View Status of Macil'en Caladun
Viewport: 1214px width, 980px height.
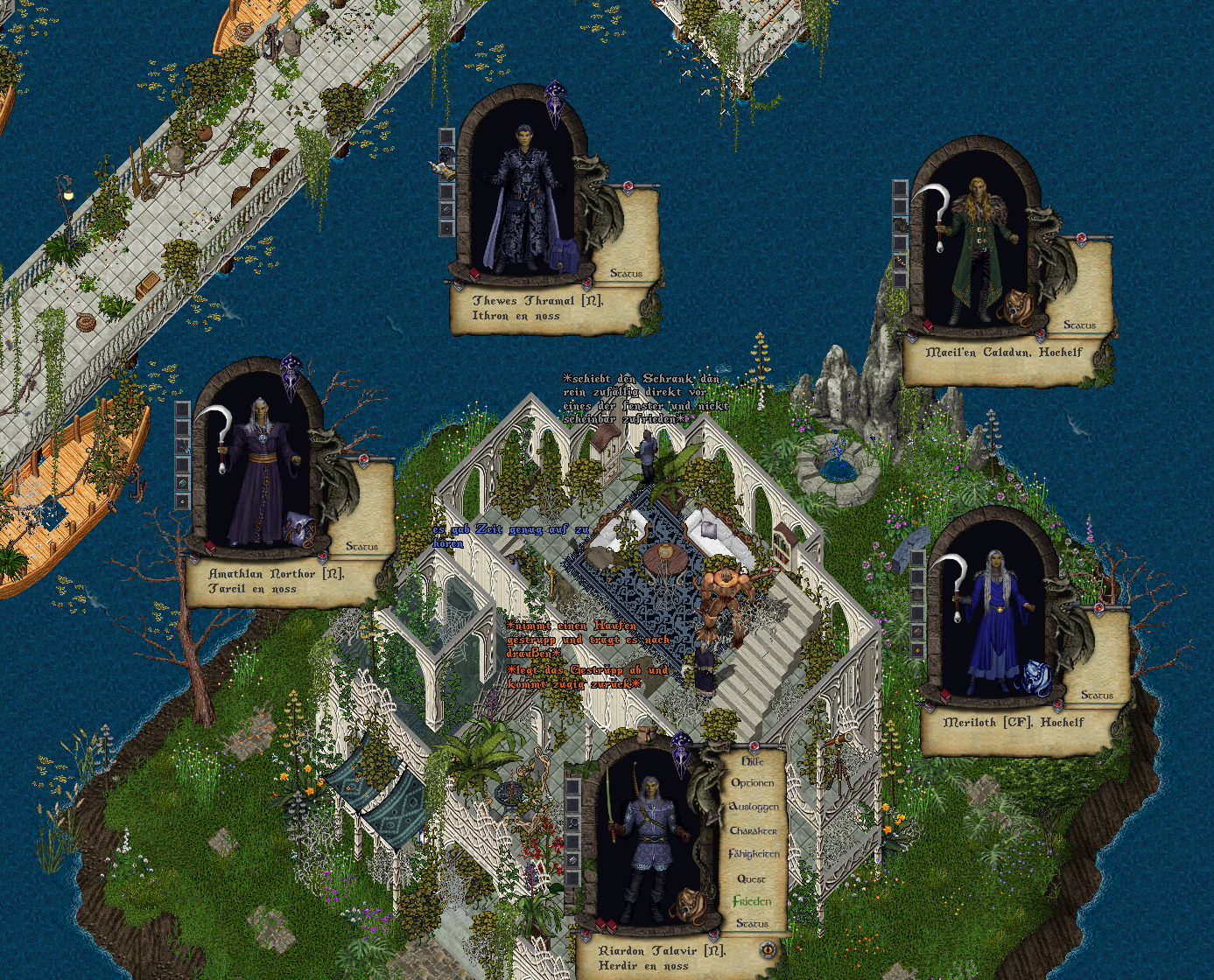(x=1079, y=325)
